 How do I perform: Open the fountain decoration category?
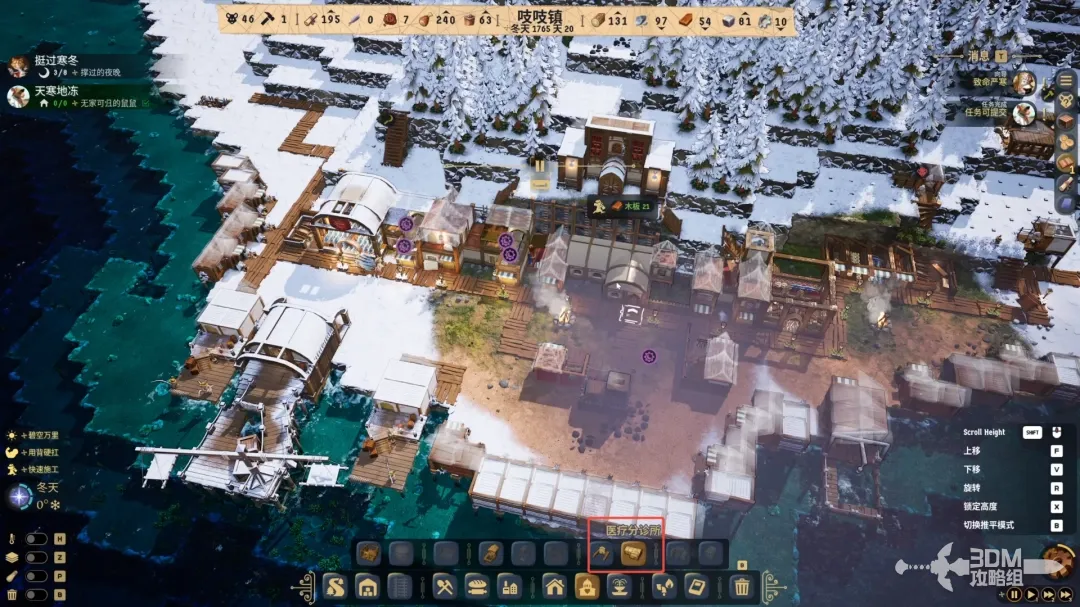click(620, 586)
